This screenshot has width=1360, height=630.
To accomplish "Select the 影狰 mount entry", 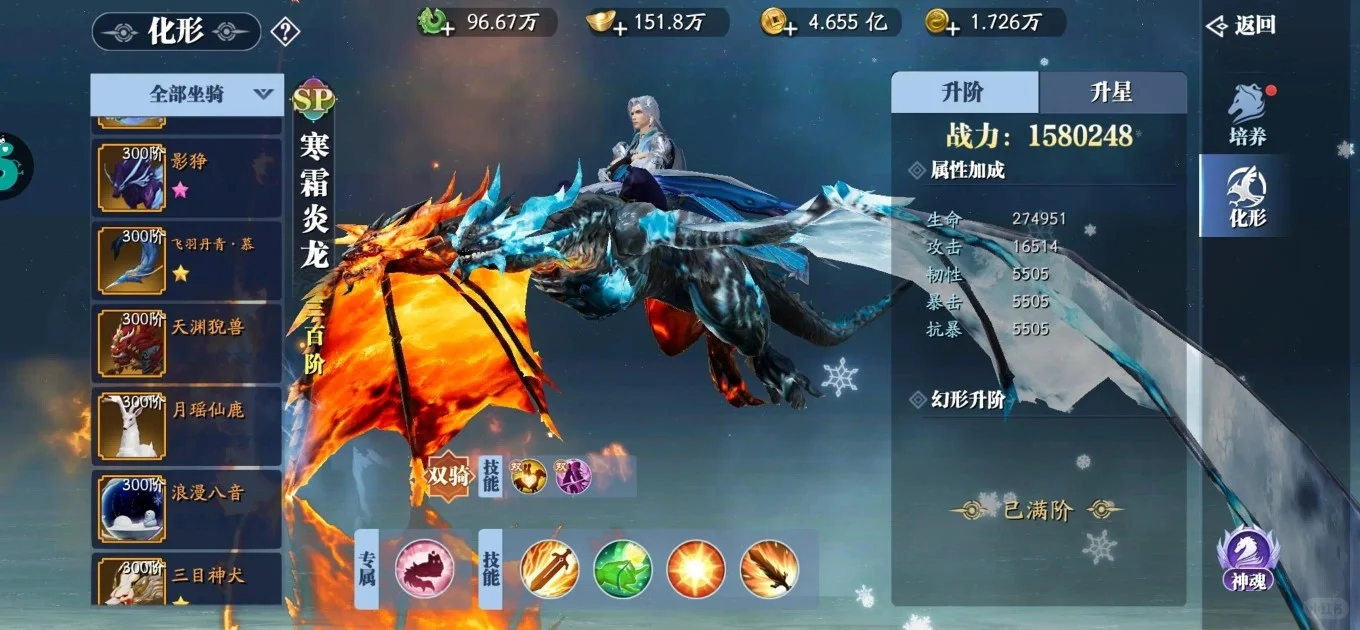I will pos(187,177).
